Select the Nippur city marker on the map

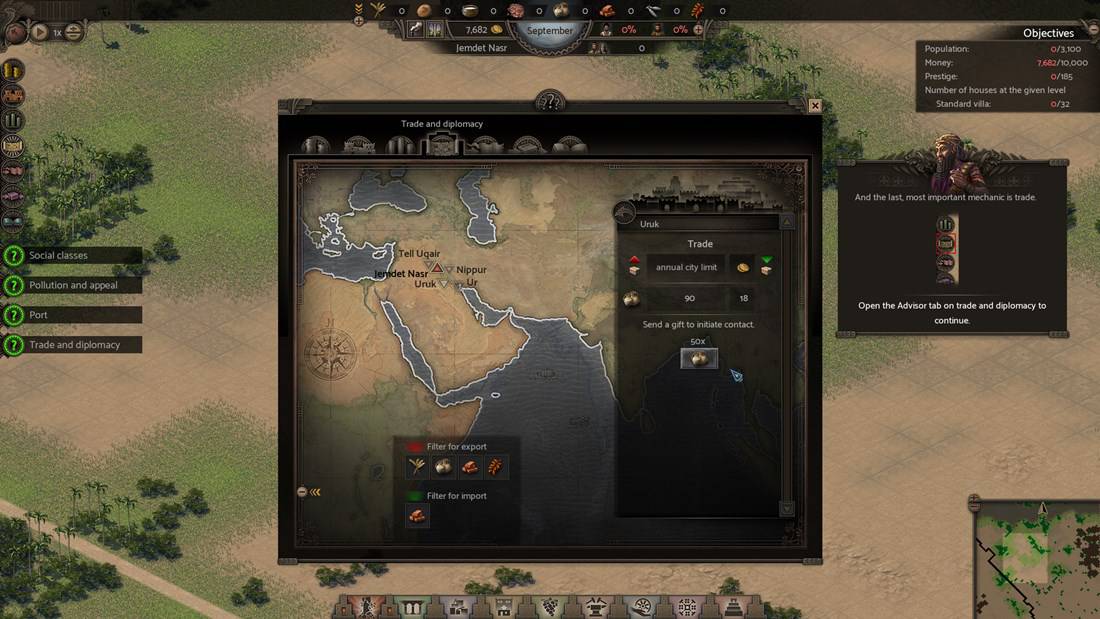[450, 270]
